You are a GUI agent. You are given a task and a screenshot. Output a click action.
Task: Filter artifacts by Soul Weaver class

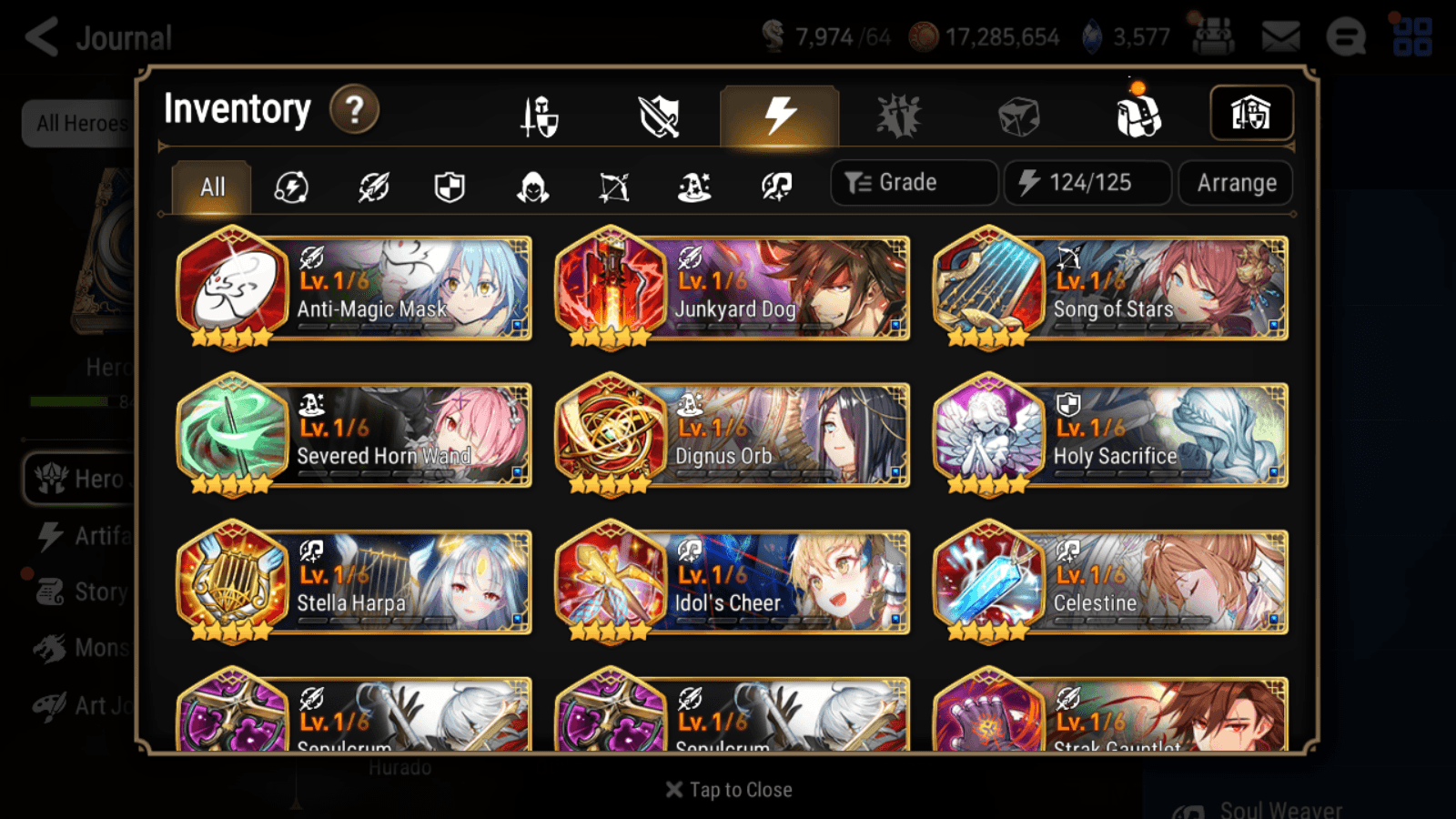tap(774, 187)
